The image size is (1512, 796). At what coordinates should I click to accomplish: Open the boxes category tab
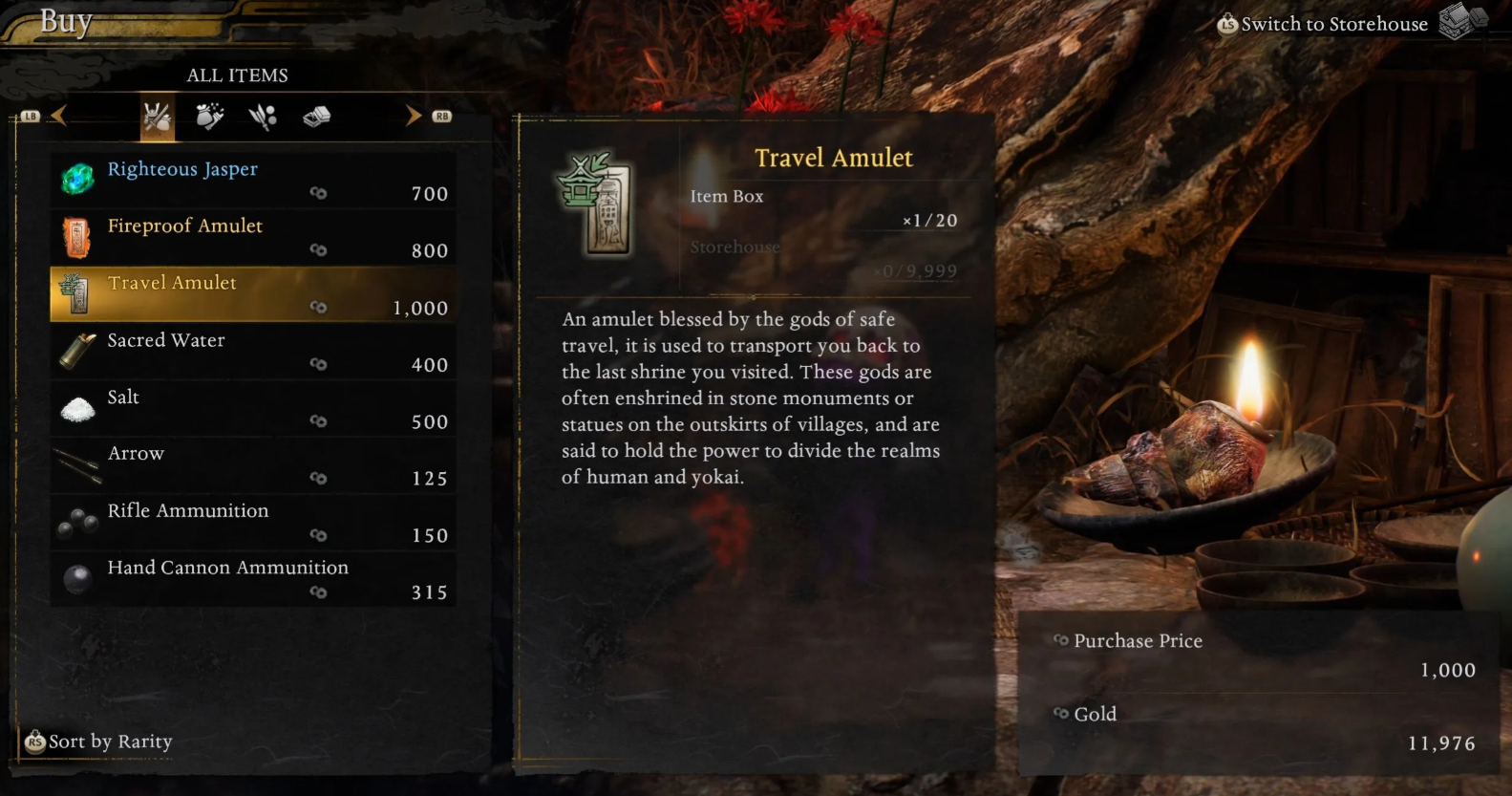coord(316,118)
